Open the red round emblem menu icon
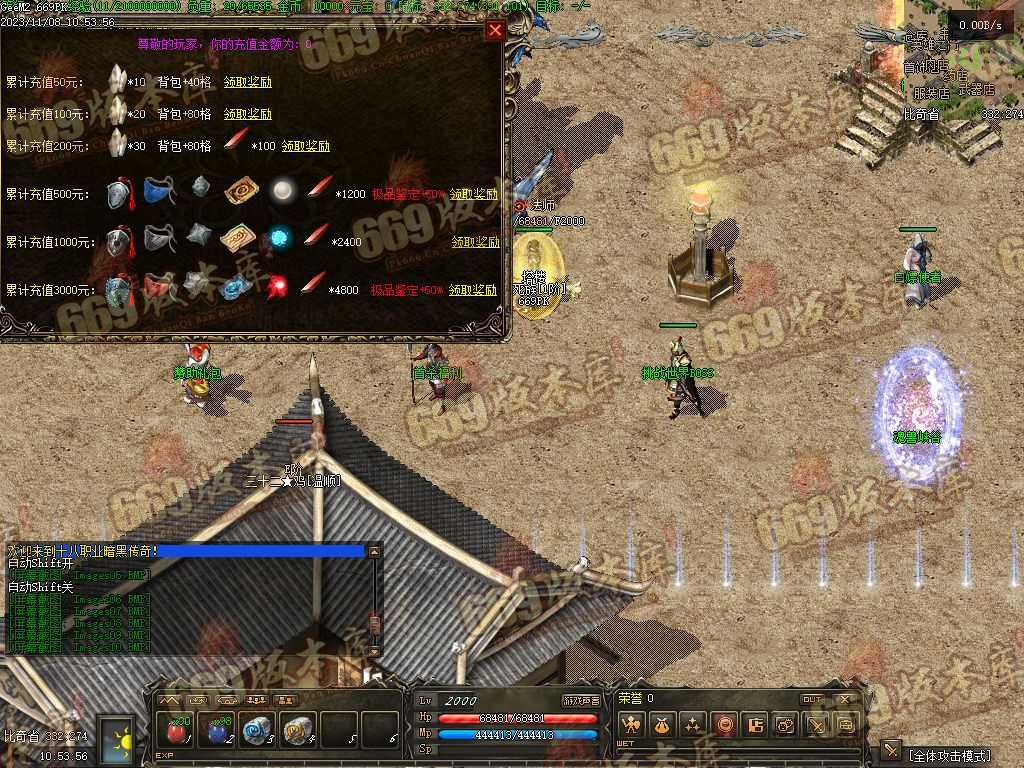1024x768 pixels. pyautogui.click(x=723, y=724)
